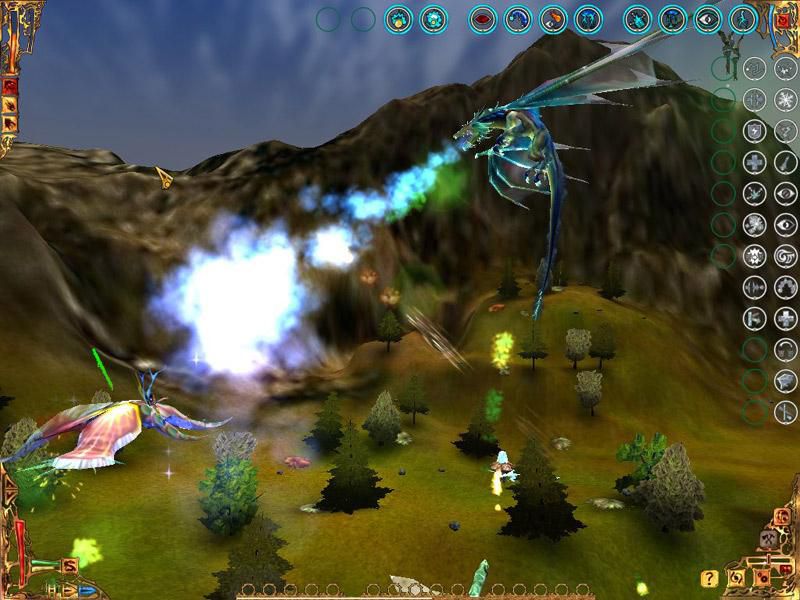Screen dimensions: 800x600
Task: Click the red square button in top-right corner
Action: pyautogui.click(x=781, y=20)
